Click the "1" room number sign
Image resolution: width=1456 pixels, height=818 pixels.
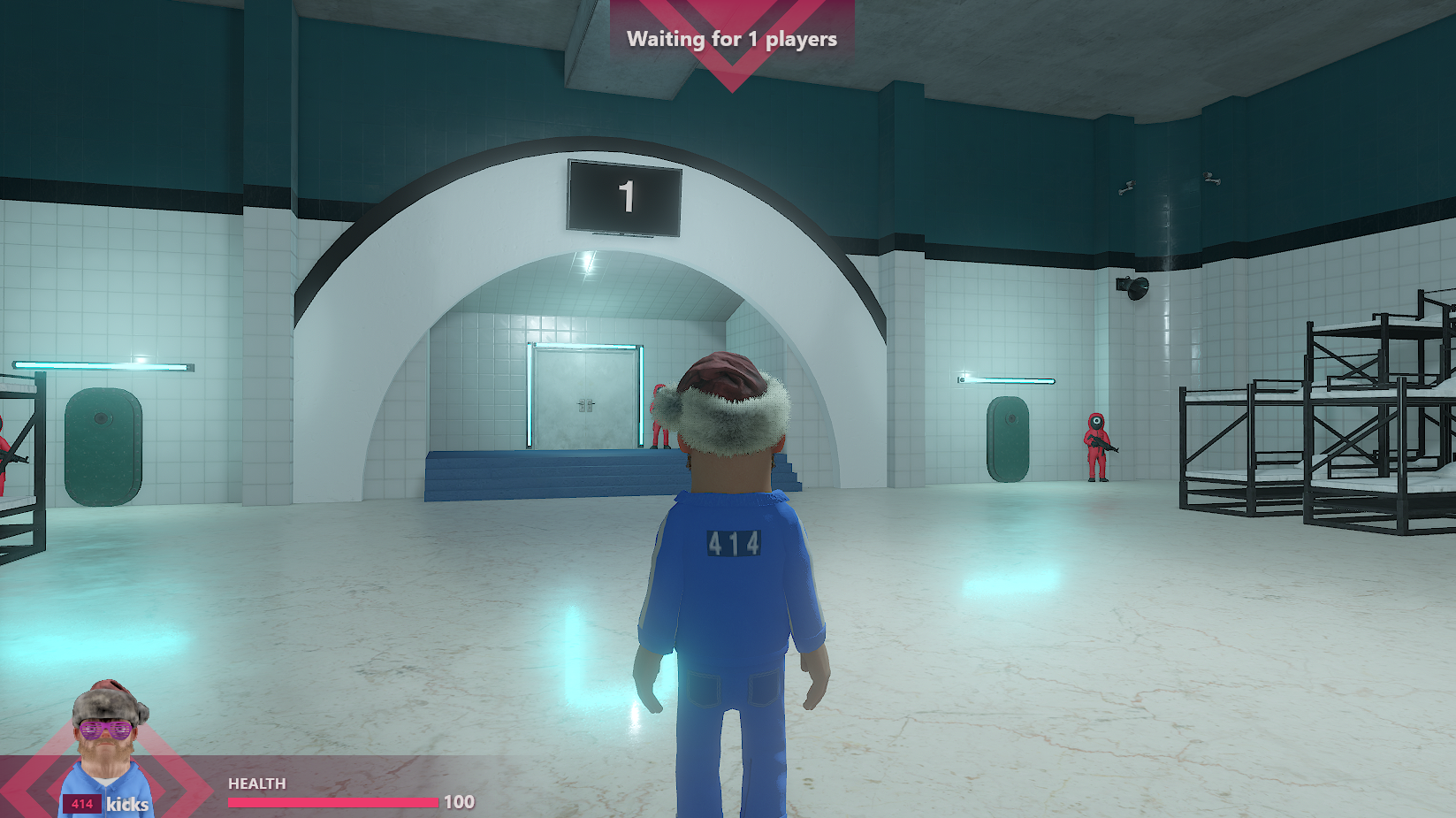point(626,198)
